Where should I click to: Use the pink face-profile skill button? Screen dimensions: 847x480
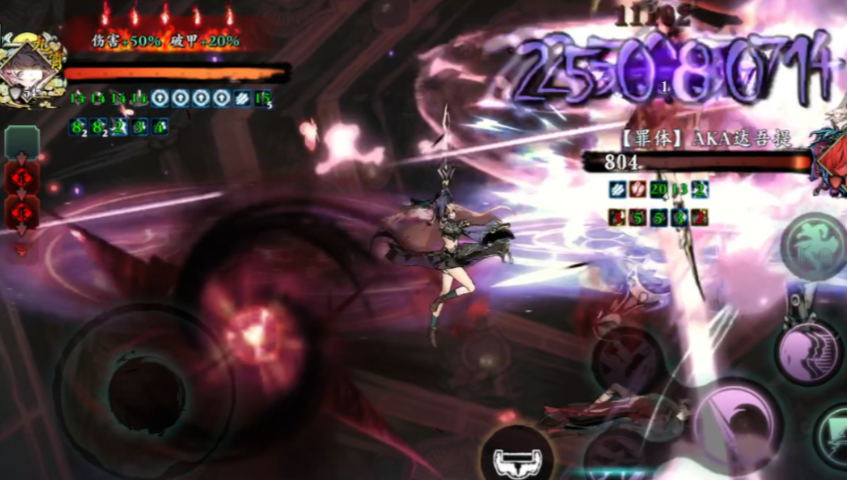pos(807,353)
